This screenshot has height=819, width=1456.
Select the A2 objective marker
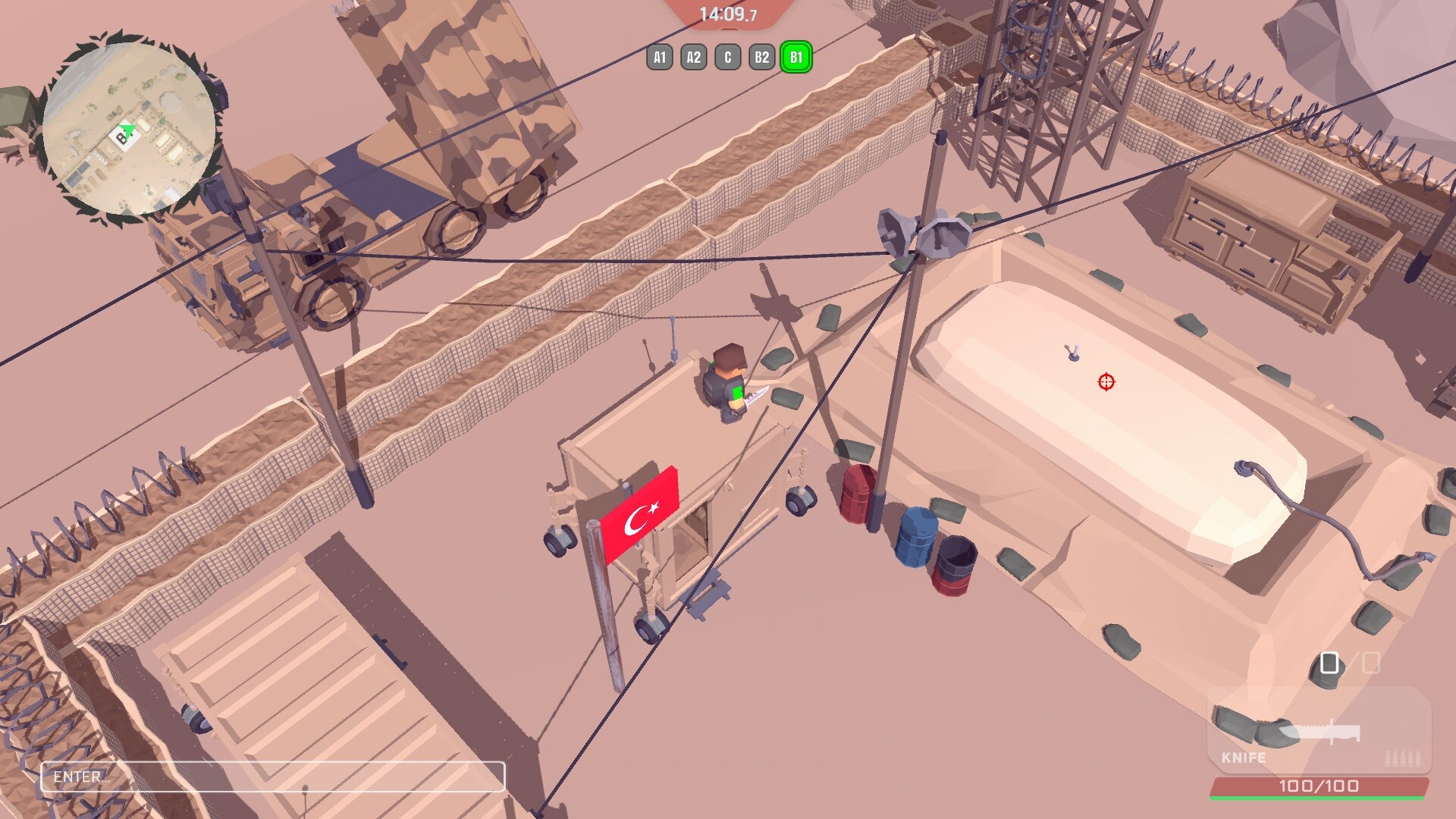click(693, 56)
